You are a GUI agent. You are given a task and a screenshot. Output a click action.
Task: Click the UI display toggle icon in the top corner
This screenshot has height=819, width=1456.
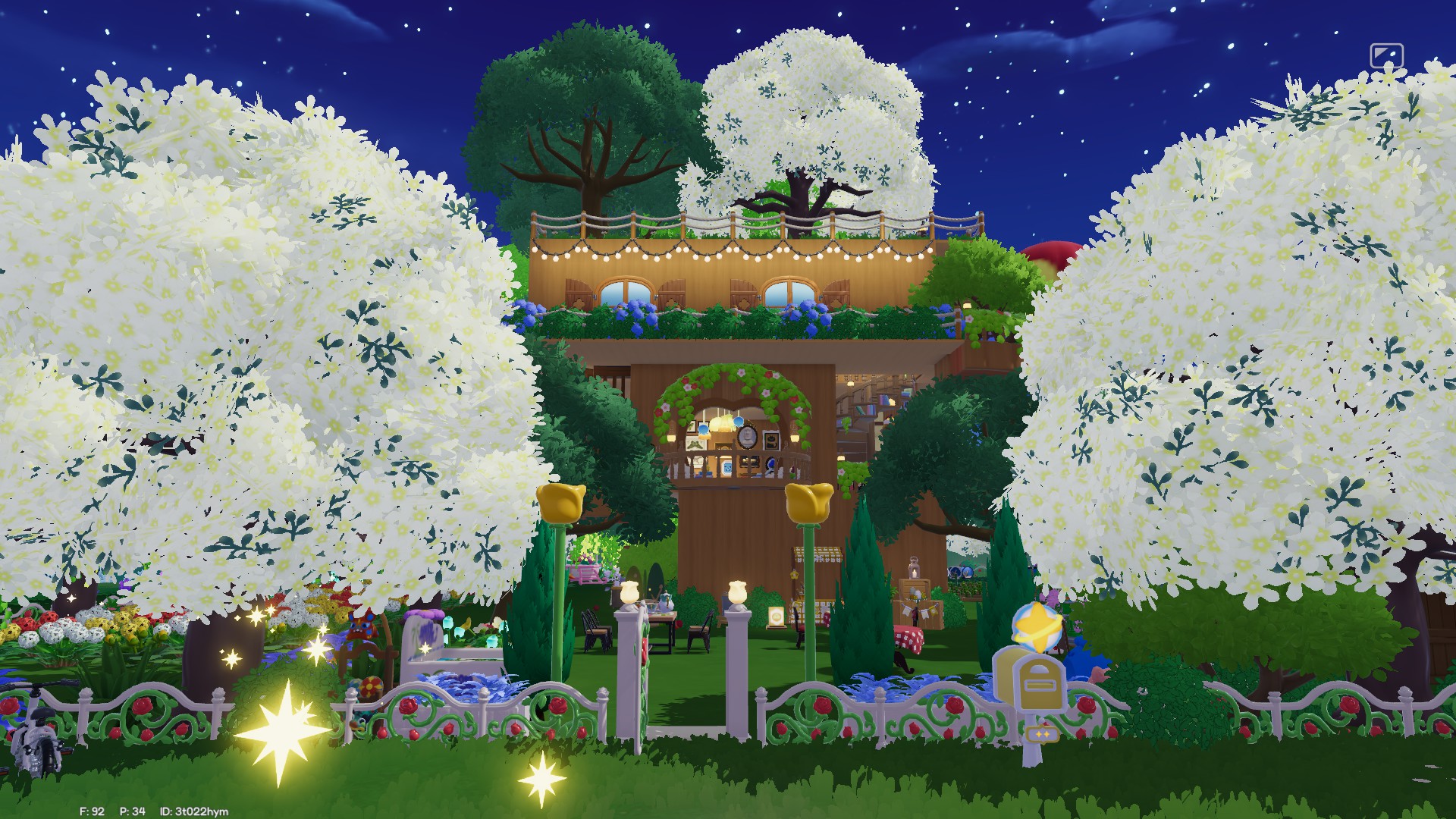coord(1385,56)
